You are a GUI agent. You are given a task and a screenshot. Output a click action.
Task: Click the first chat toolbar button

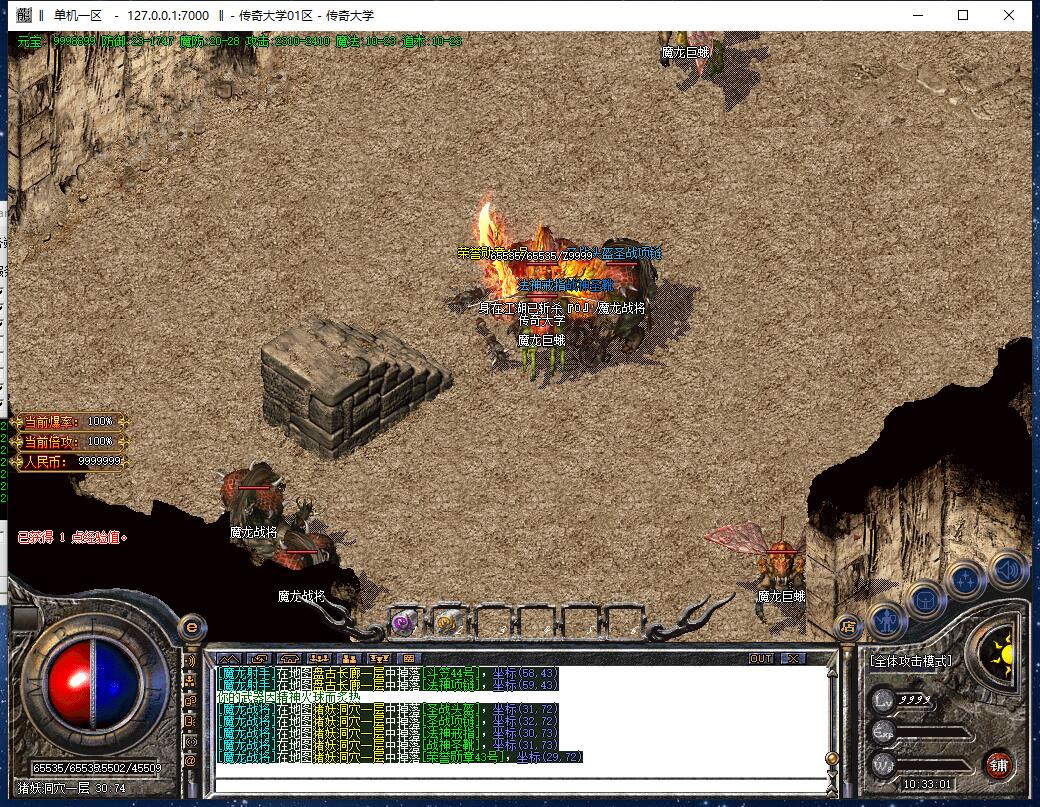pyautogui.click(x=229, y=658)
